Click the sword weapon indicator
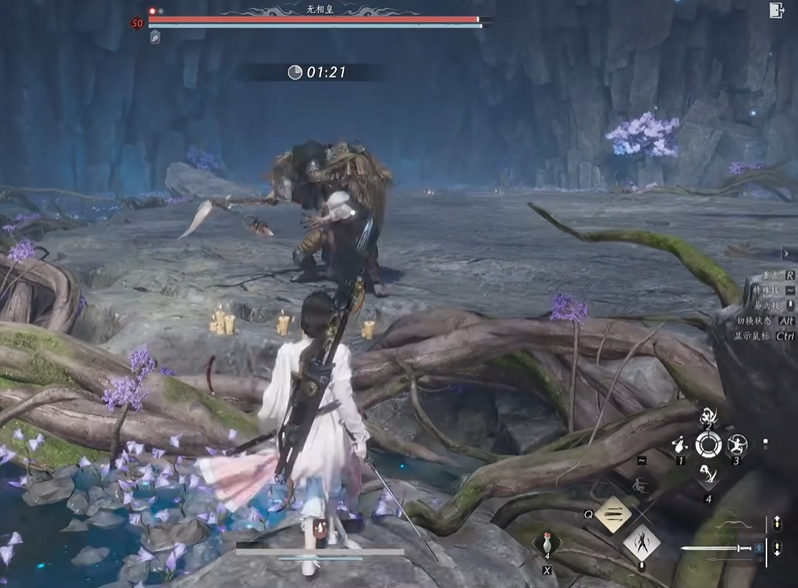798x588 pixels. pyautogui.click(x=718, y=548)
